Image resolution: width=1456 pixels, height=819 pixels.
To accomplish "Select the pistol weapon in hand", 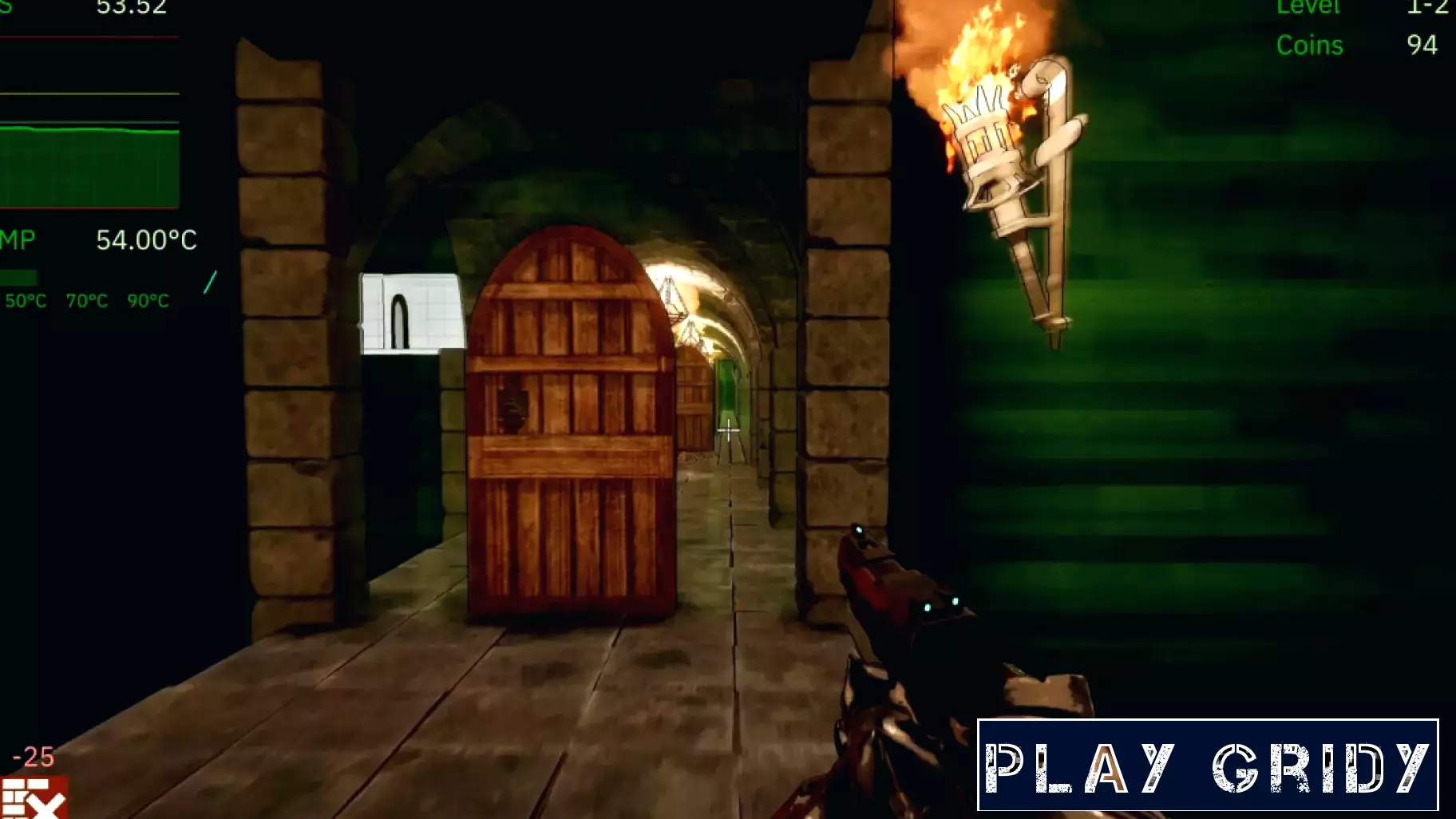I will coord(902,639).
